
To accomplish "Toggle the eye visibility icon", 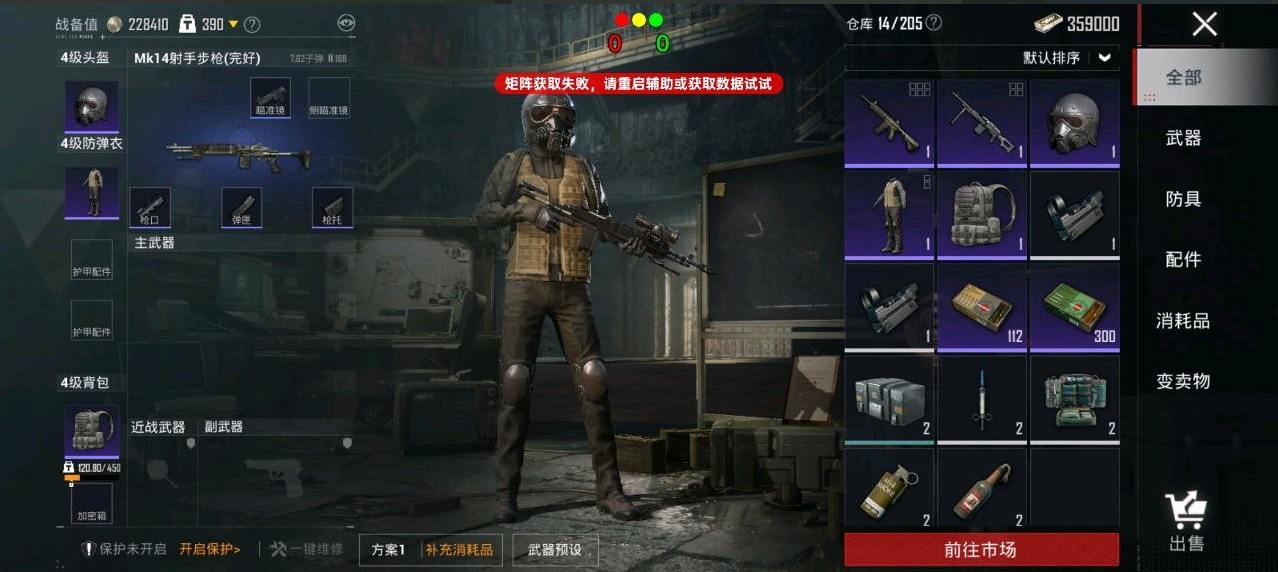I will (346, 24).
